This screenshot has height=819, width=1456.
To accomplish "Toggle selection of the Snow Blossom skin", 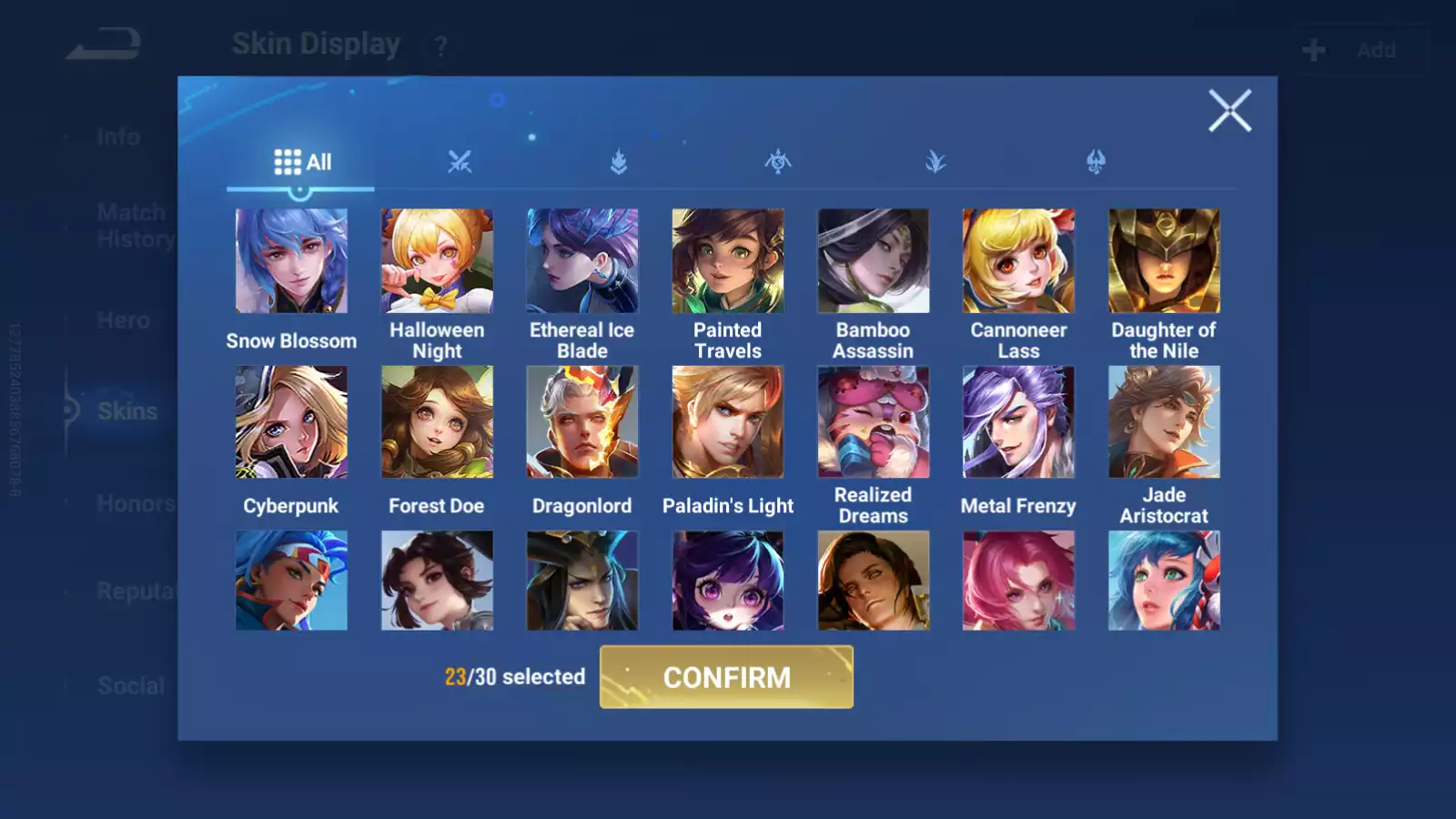I will click(291, 260).
